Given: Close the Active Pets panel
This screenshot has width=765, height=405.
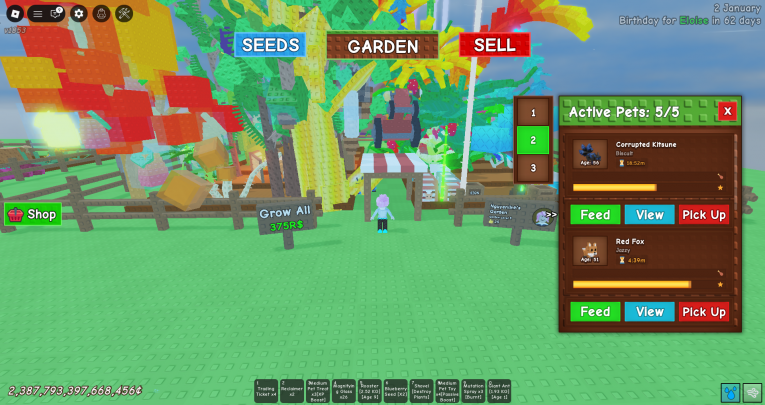Looking at the screenshot, I should pos(727,111).
